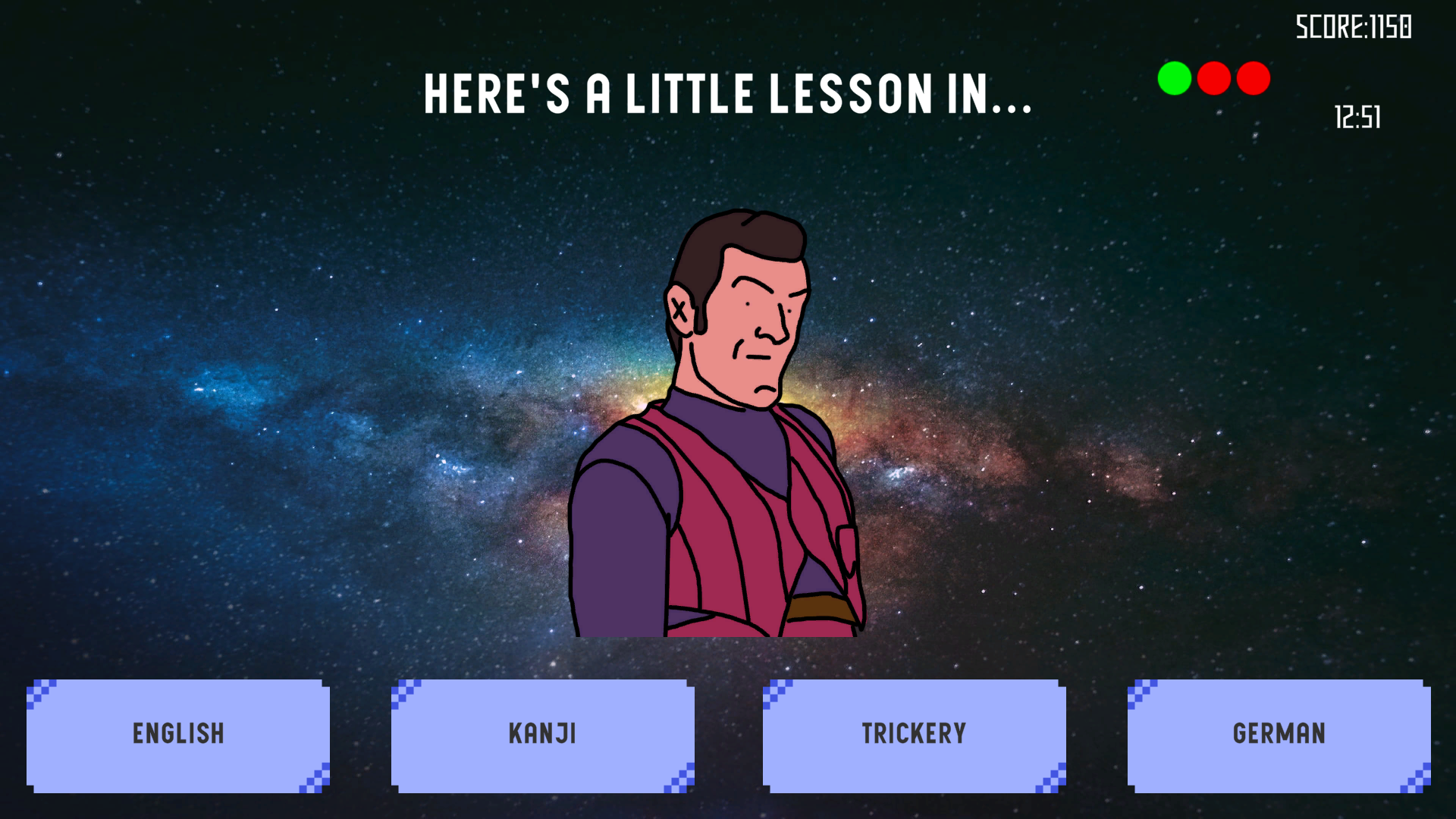
Task: Choose KANJI as your answer
Action: point(544,733)
